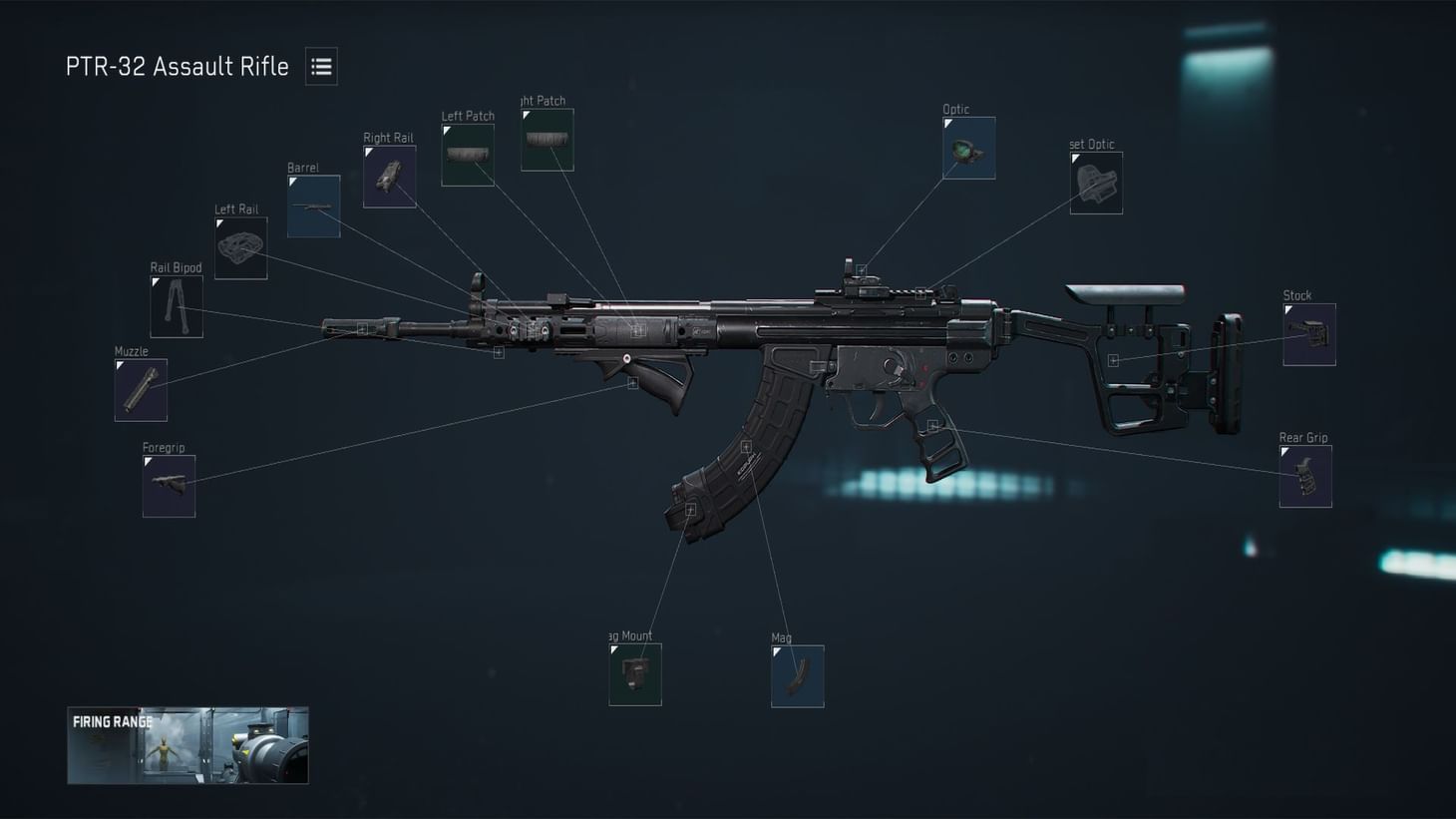This screenshot has width=1456, height=819.
Task: Click the Left Rail attachment icon
Action: (240, 247)
